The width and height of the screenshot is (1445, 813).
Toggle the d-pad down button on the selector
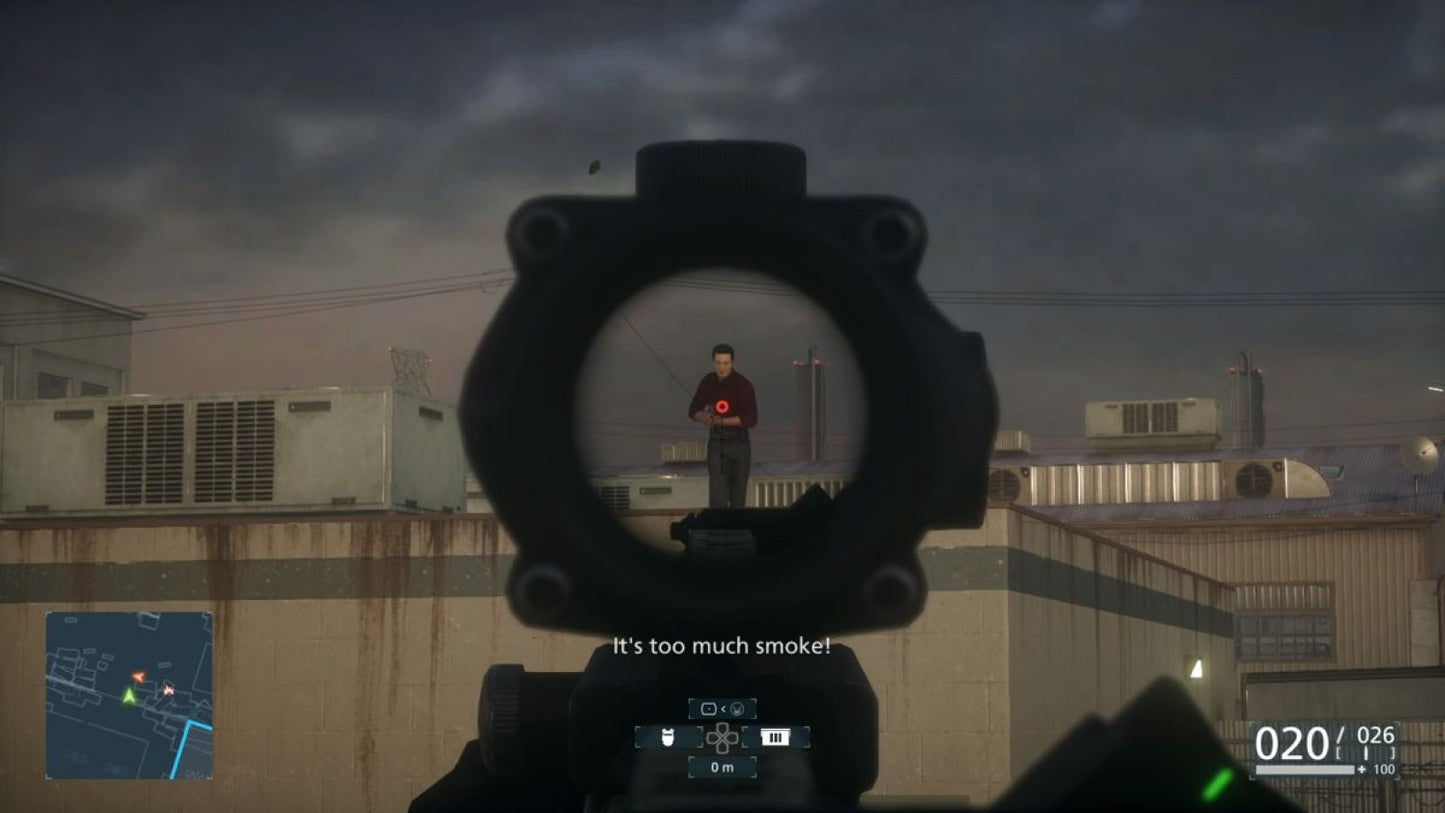click(722, 749)
